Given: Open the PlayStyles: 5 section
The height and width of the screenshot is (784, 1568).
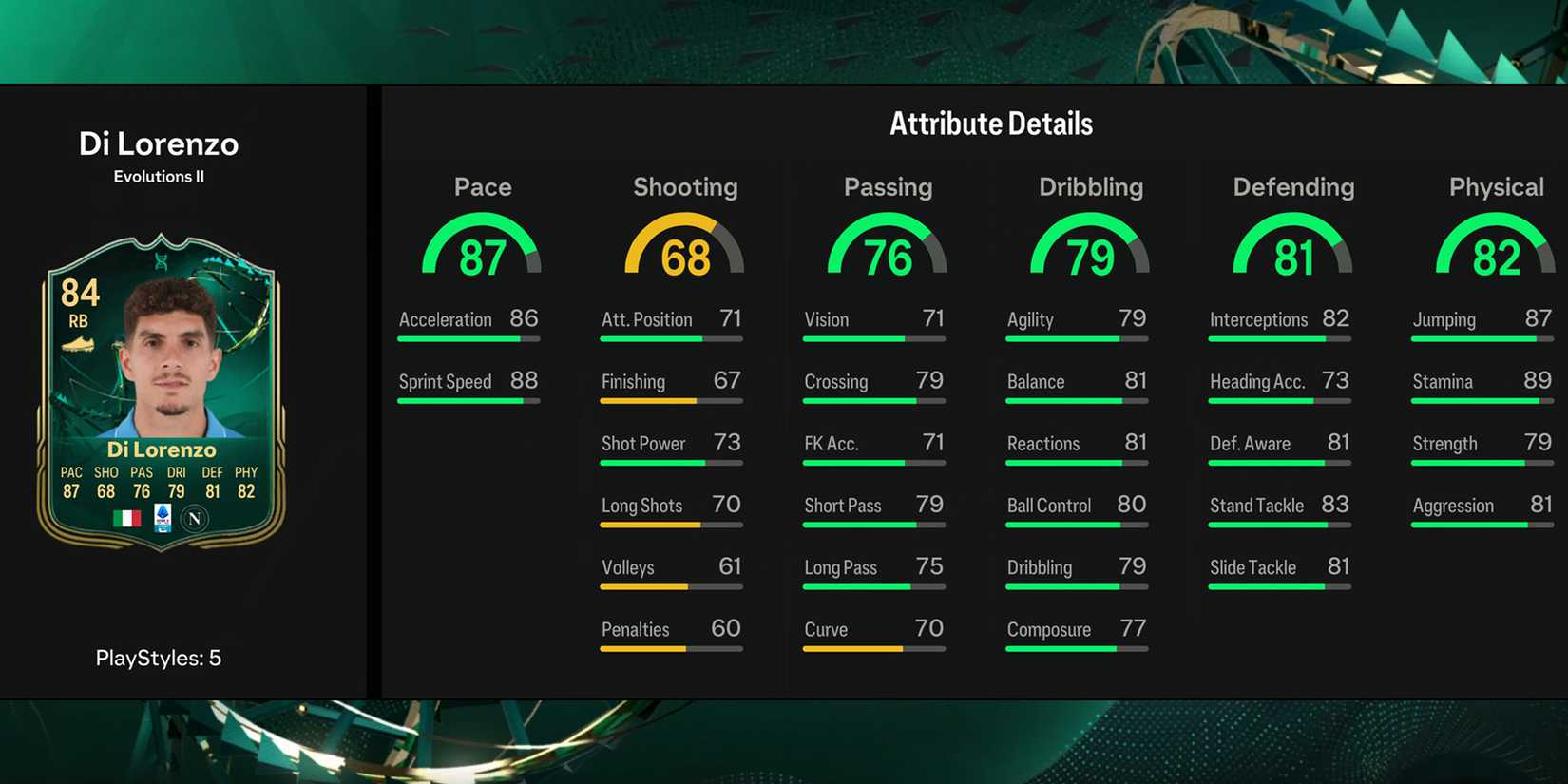Looking at the screenshot, I should pos(160,658).
